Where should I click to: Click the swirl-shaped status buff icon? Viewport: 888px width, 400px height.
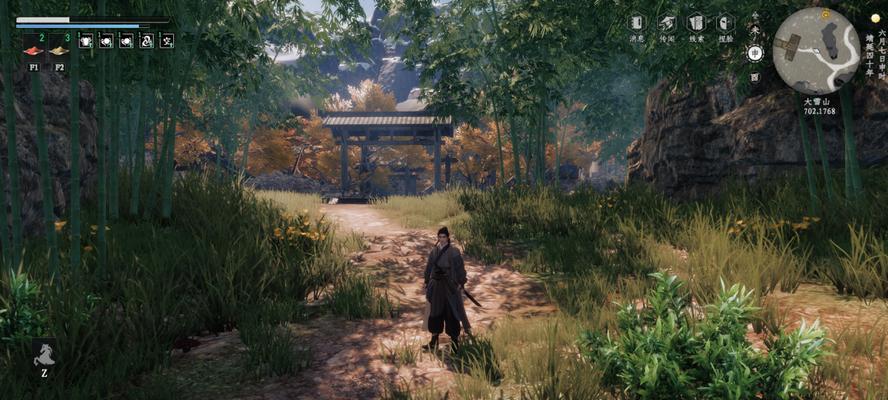point(147,40)
